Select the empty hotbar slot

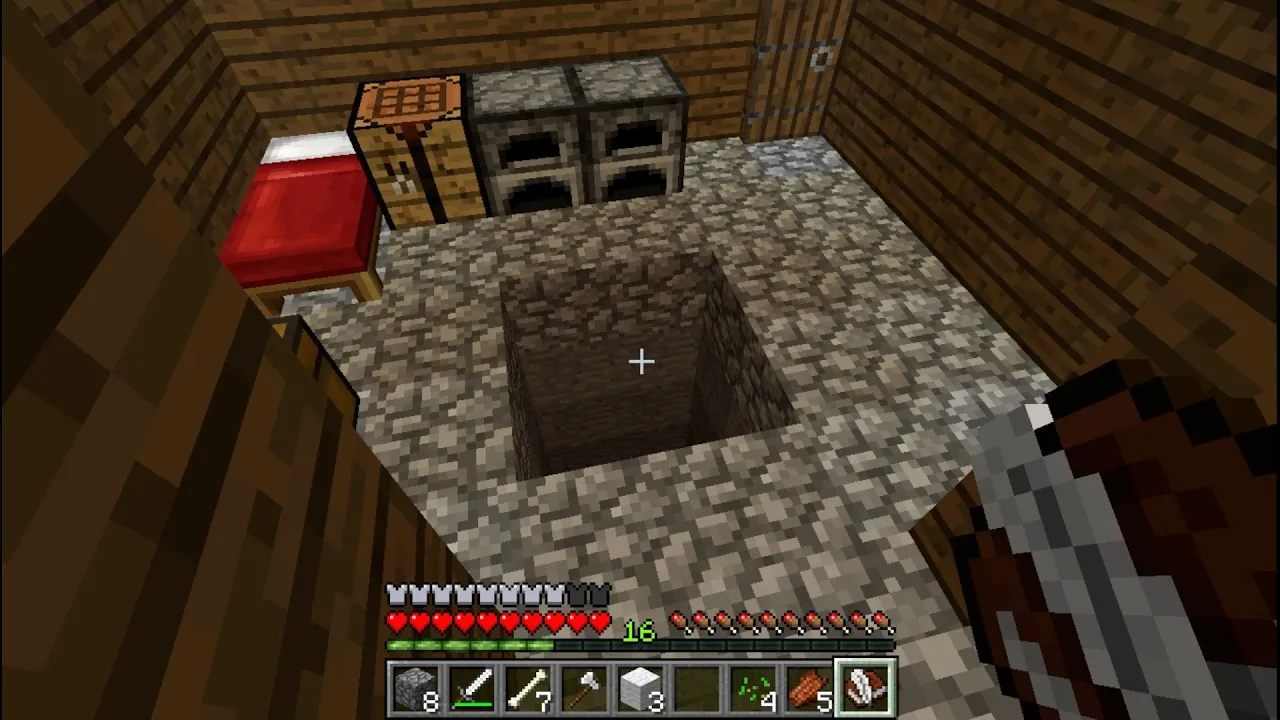696,689
